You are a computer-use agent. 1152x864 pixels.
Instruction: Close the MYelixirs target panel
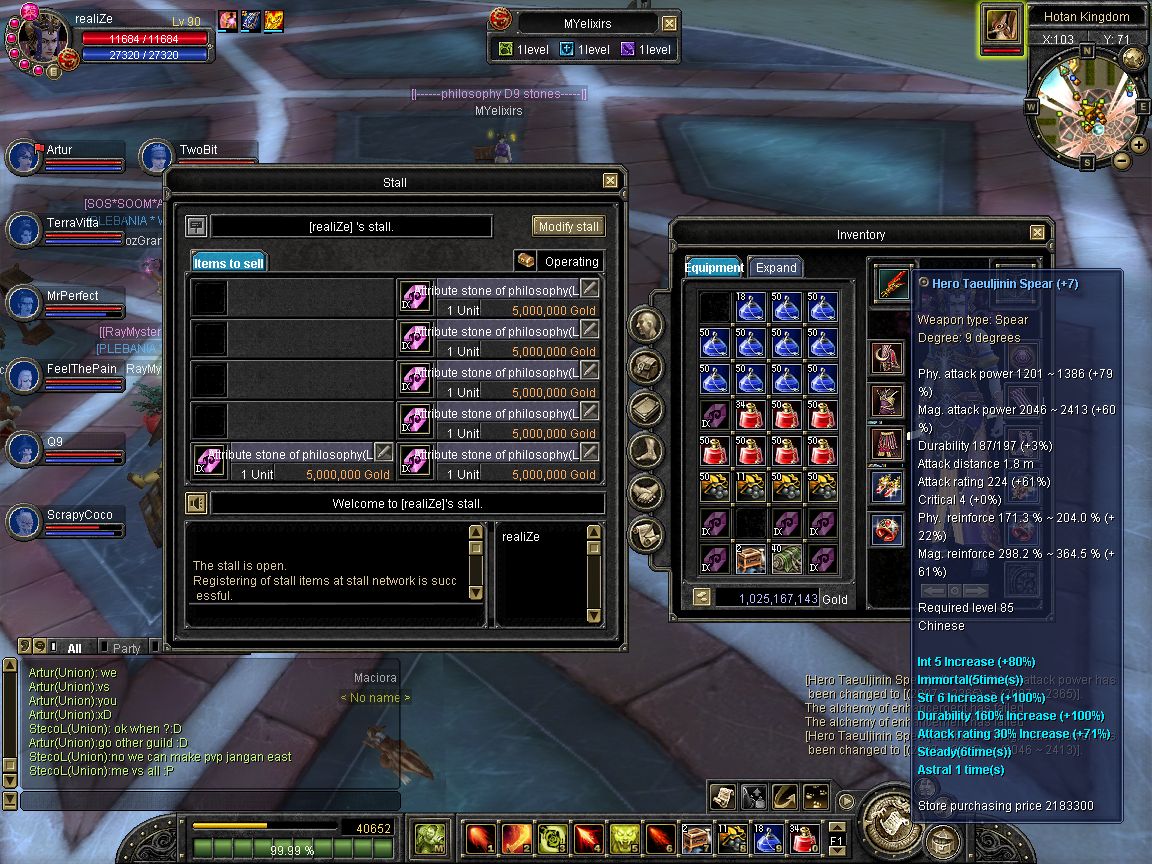(x=669, y=23)
